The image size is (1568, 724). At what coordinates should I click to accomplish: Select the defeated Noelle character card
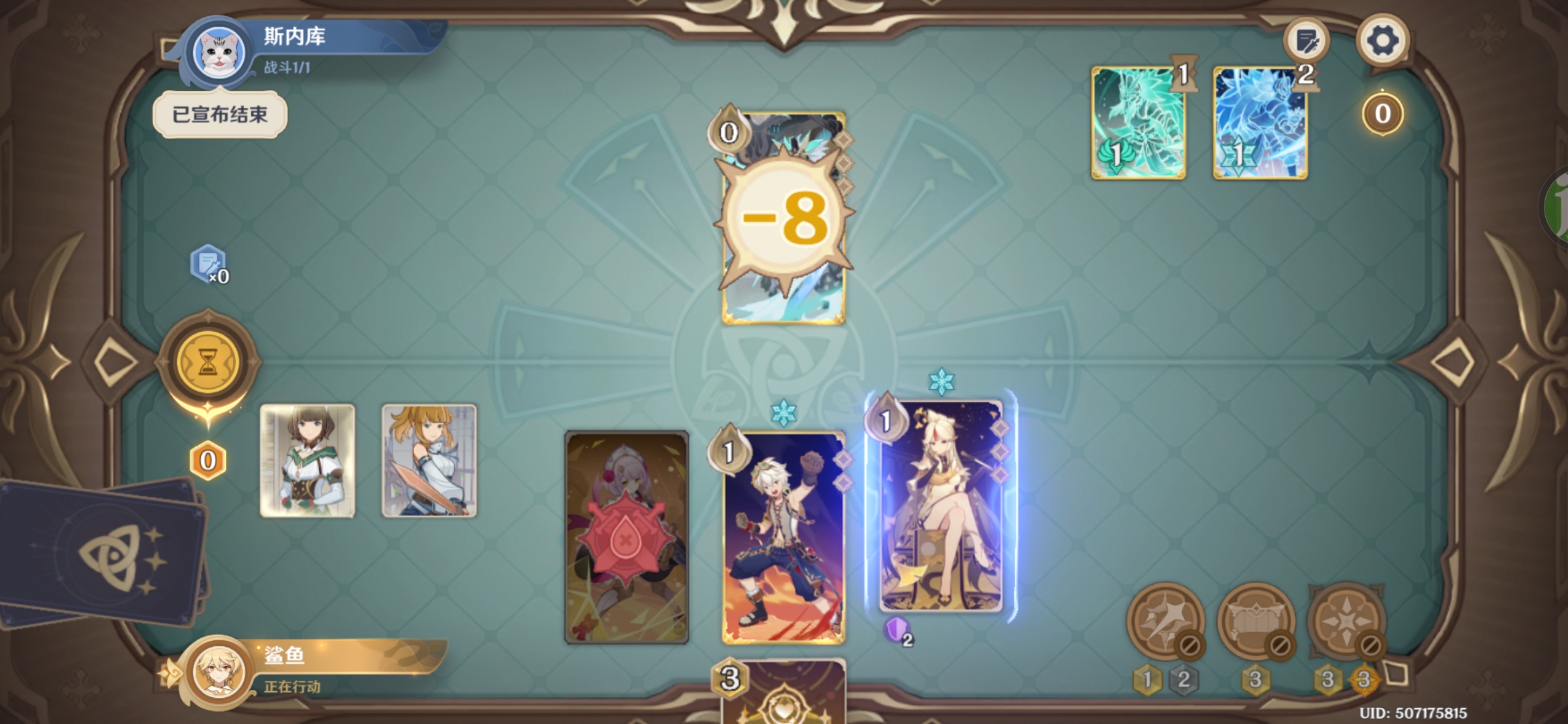coord(627,538)
